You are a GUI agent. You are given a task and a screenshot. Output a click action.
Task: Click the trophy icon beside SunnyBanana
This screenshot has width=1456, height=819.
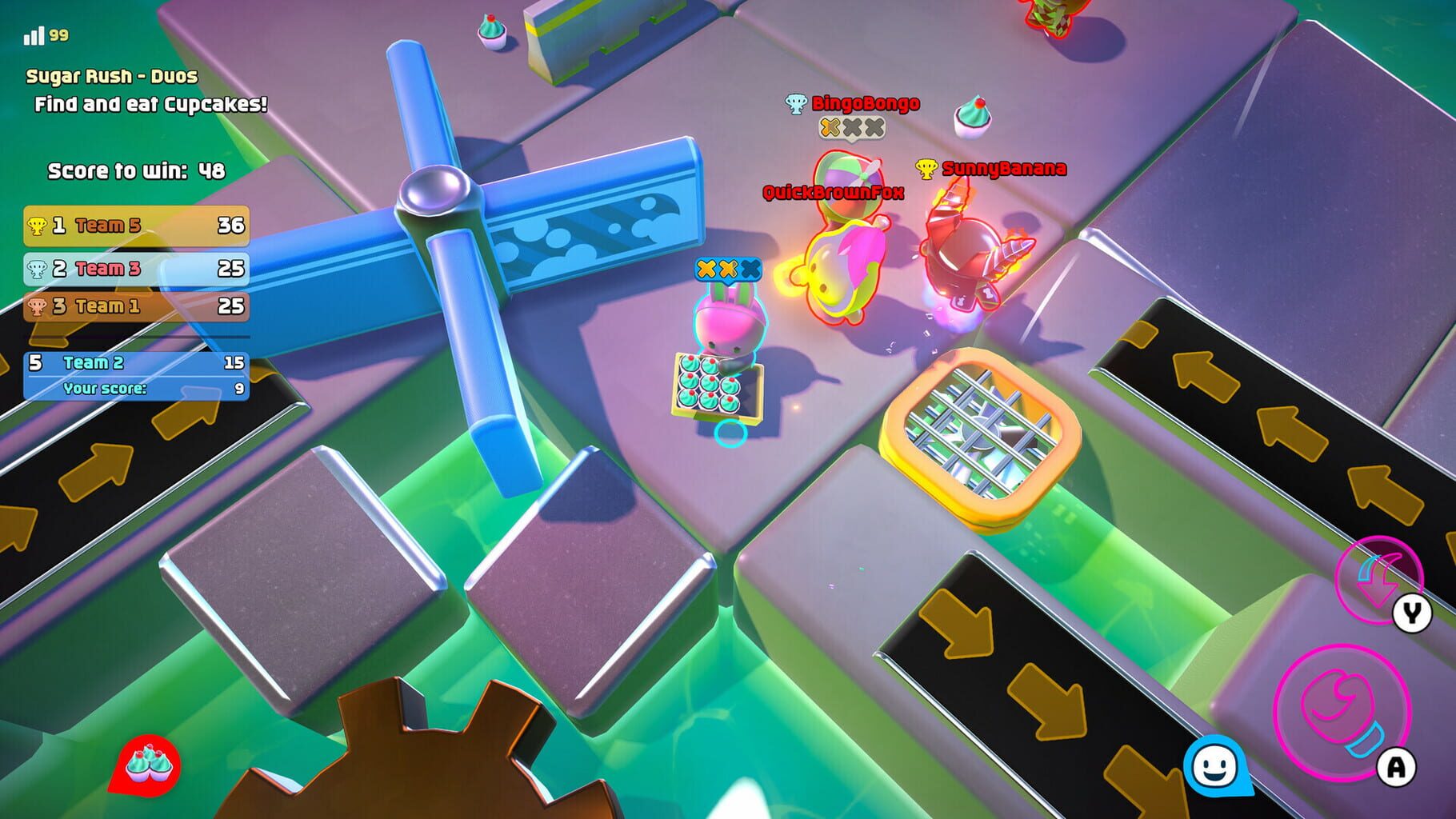point(925,169)
